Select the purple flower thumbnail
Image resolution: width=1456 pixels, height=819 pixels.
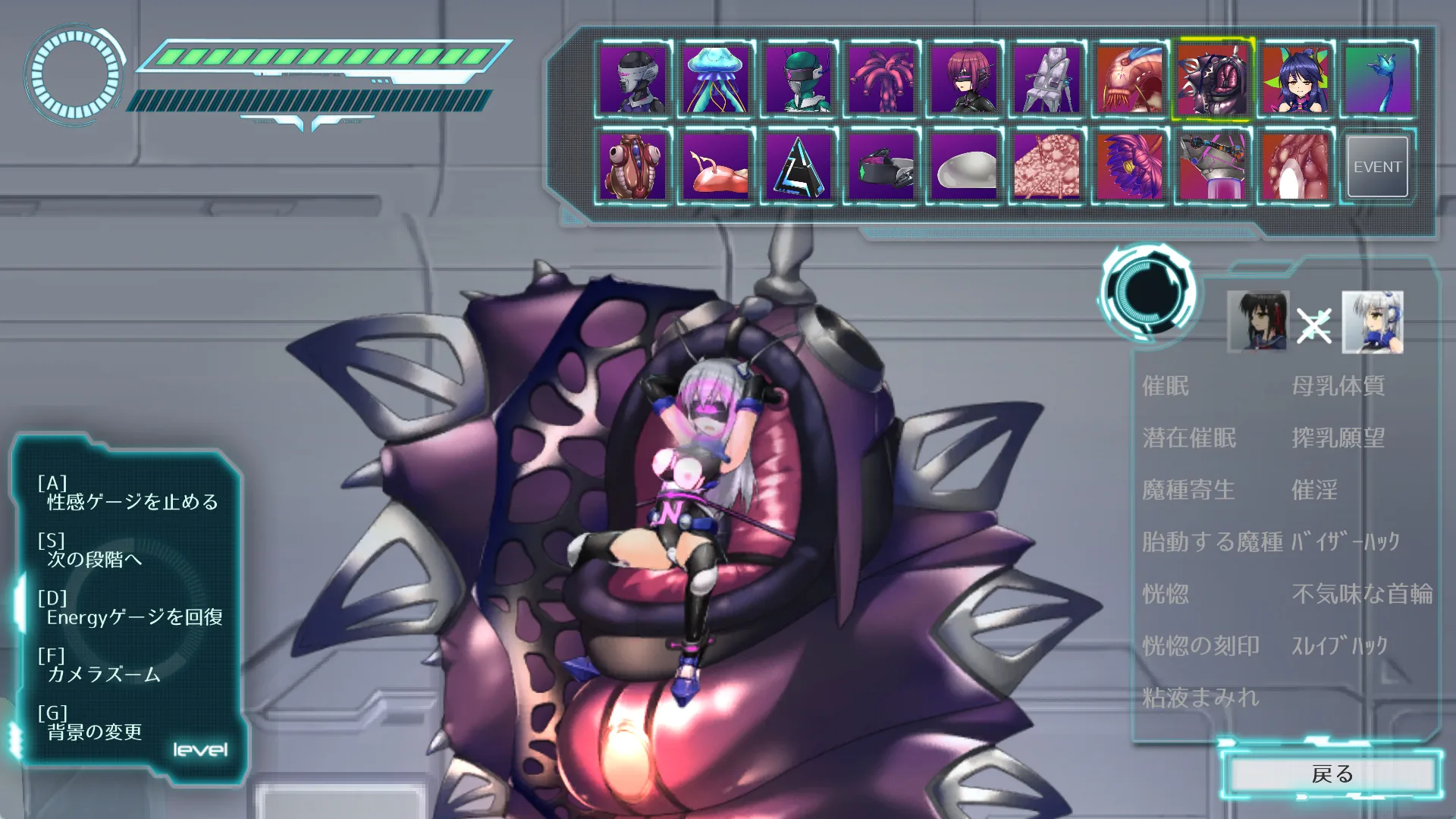[1130, 167]
